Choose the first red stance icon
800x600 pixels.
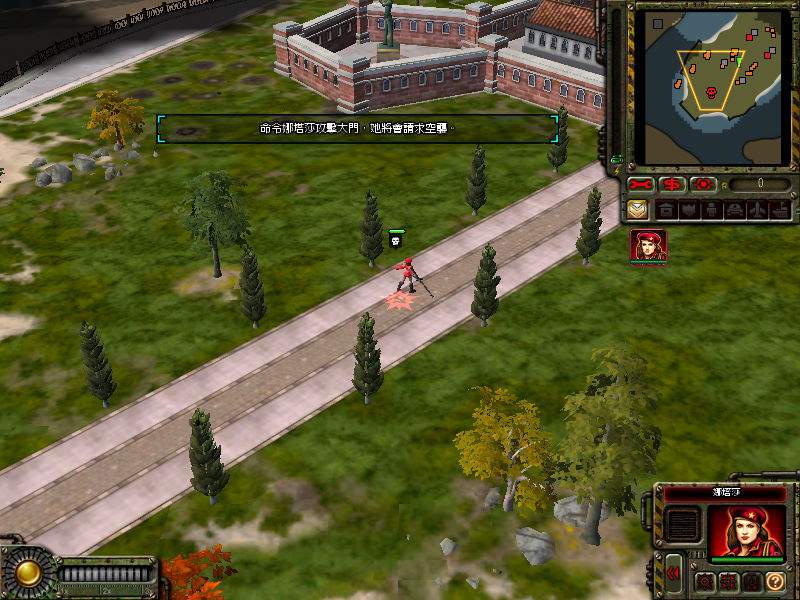pyautogui.click(x=705, y=581)
